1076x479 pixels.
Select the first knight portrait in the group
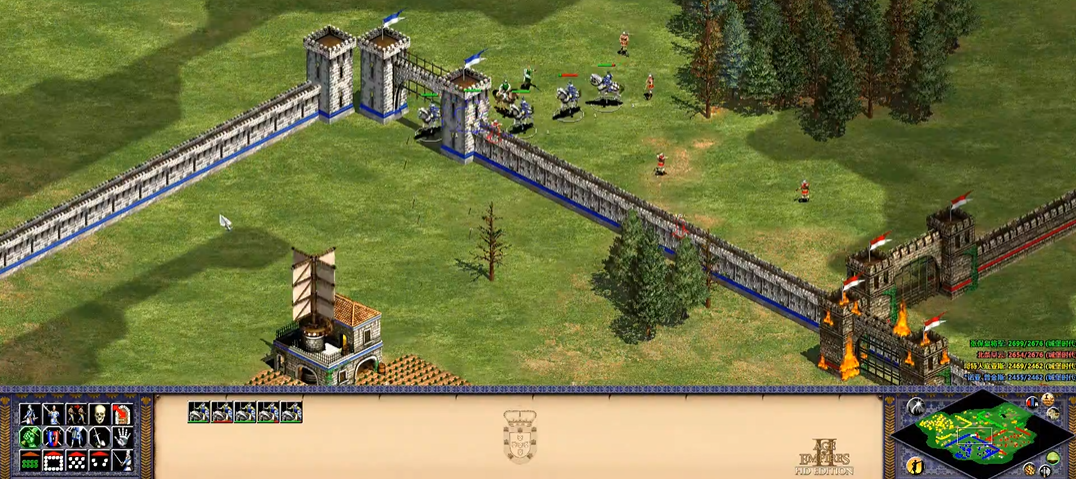coord(199,412)
